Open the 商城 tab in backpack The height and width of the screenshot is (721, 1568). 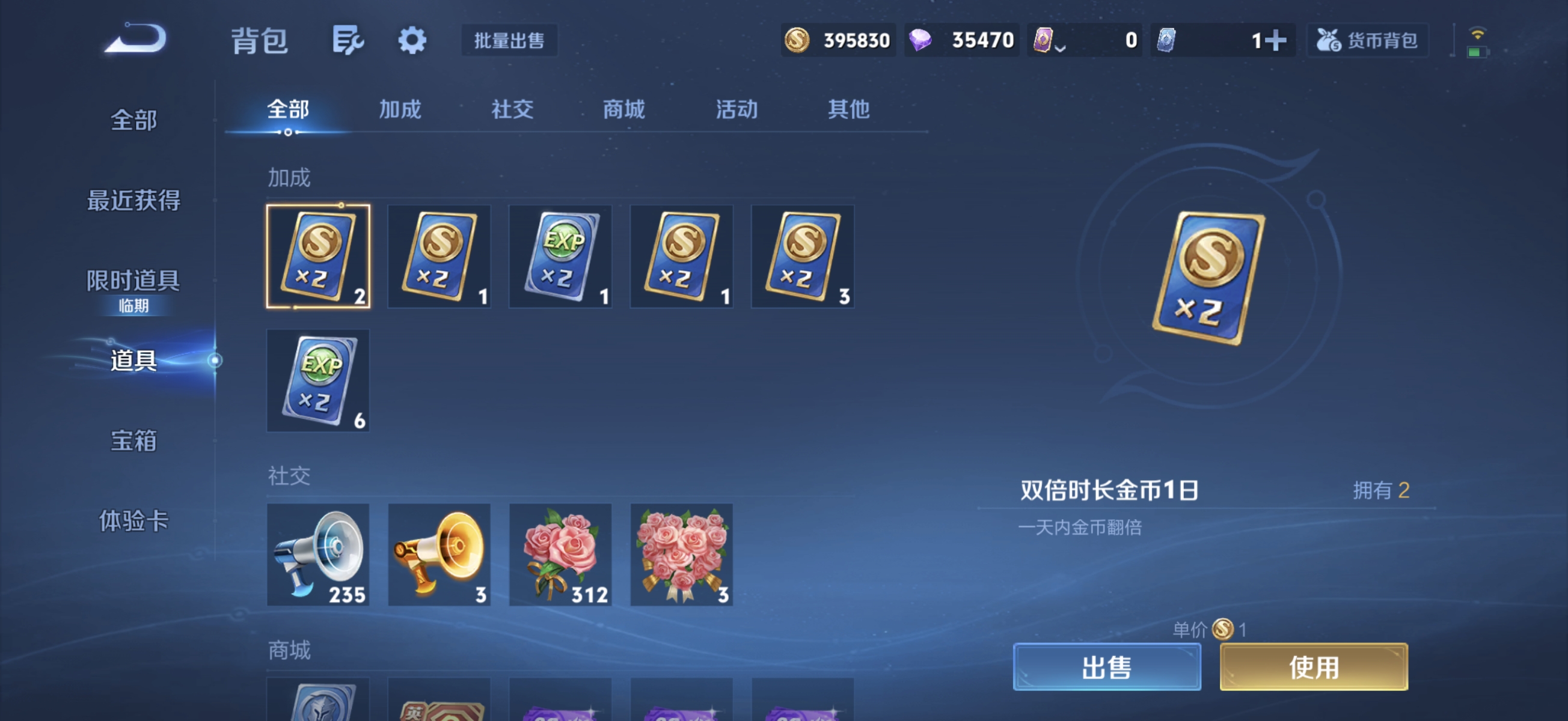point(623,110)
